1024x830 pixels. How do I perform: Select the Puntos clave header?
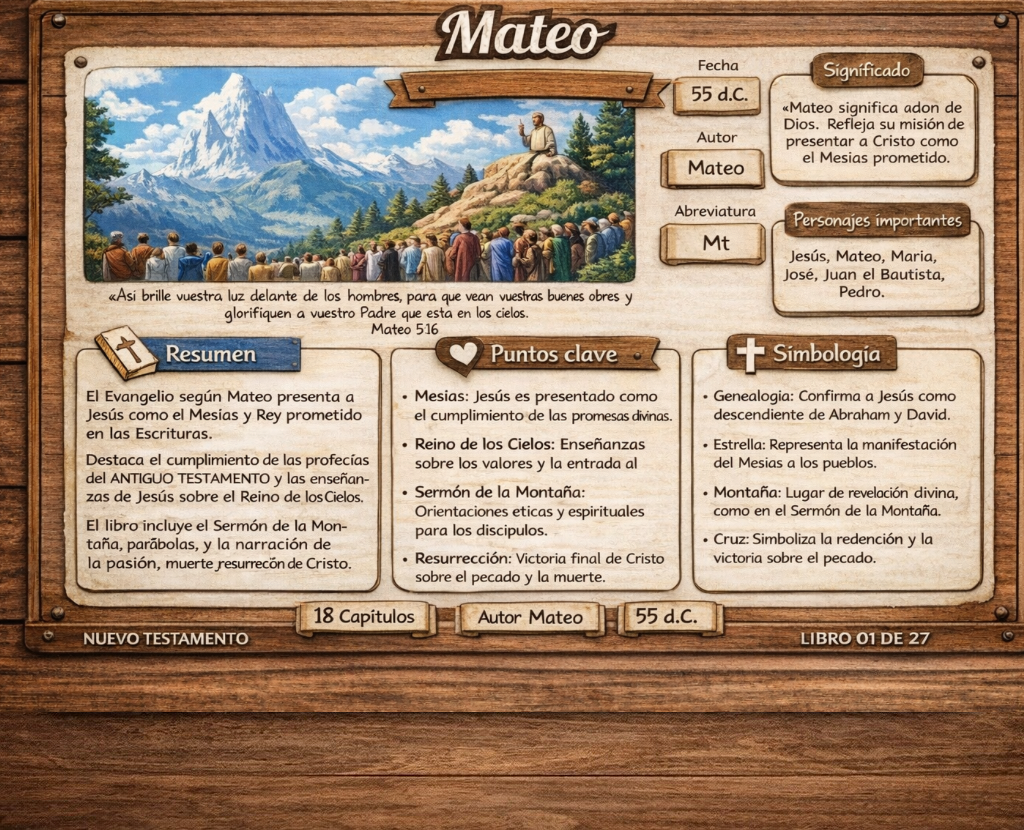(553, 354)
